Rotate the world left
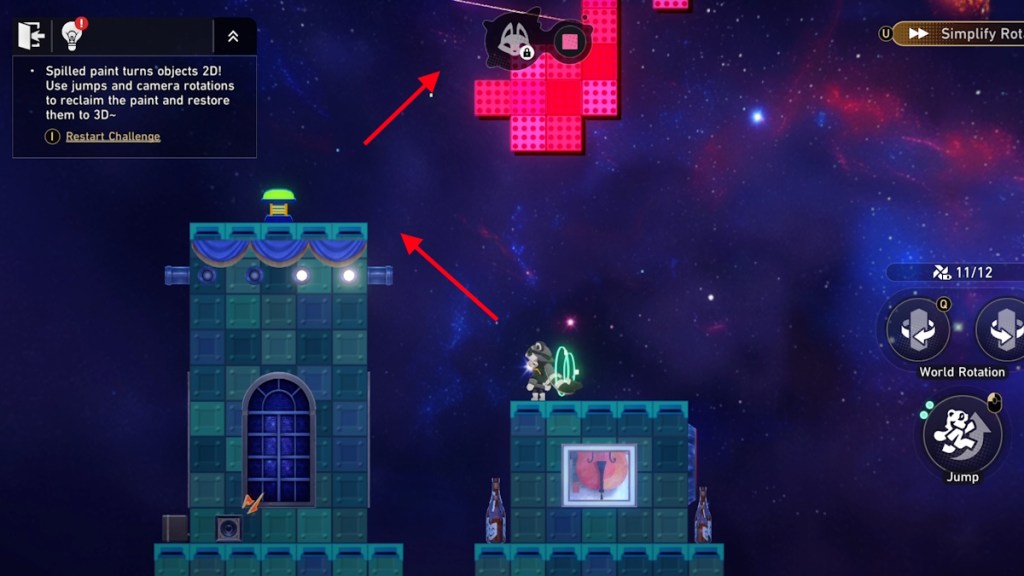 917,330
